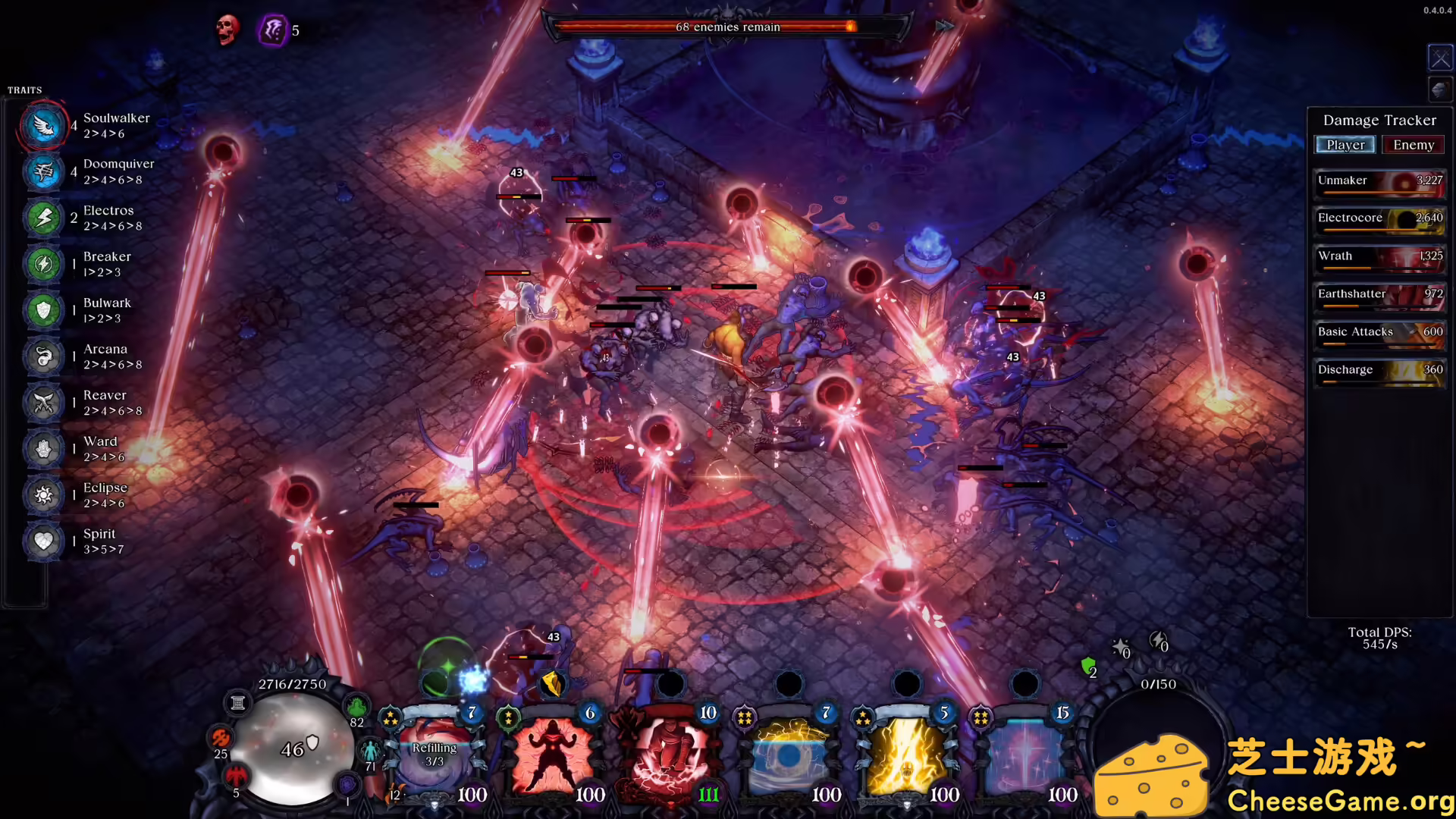Select the Soulwalker trait icon
Viewport: 1456px width, 819px height.
pos(42,126)
